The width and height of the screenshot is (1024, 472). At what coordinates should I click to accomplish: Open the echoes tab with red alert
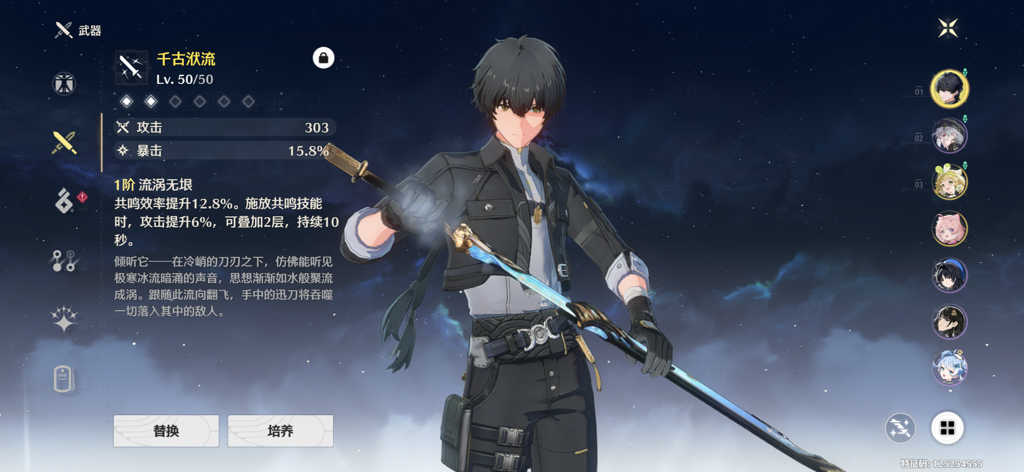(65, 201)
